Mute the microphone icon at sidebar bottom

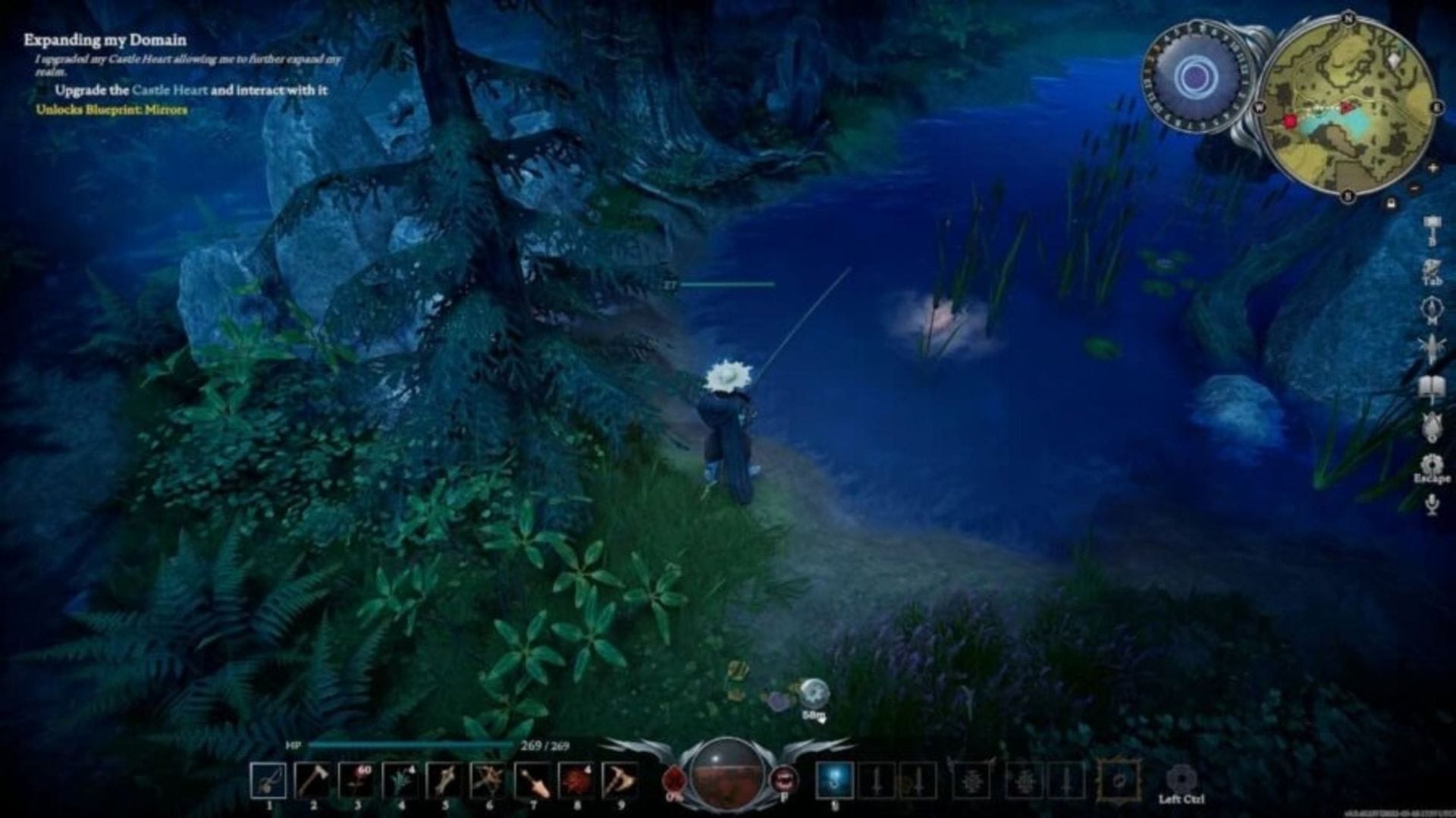(x=1433, y=503)
